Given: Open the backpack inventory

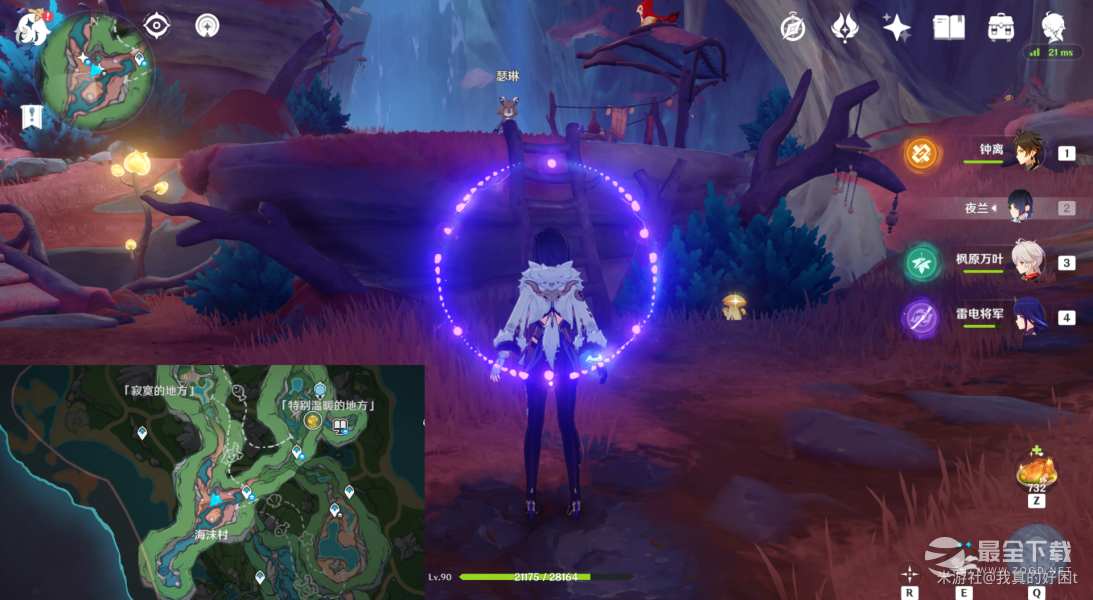Looking at the screenshot, I should pyautogui.click(x=1000, y=27).
